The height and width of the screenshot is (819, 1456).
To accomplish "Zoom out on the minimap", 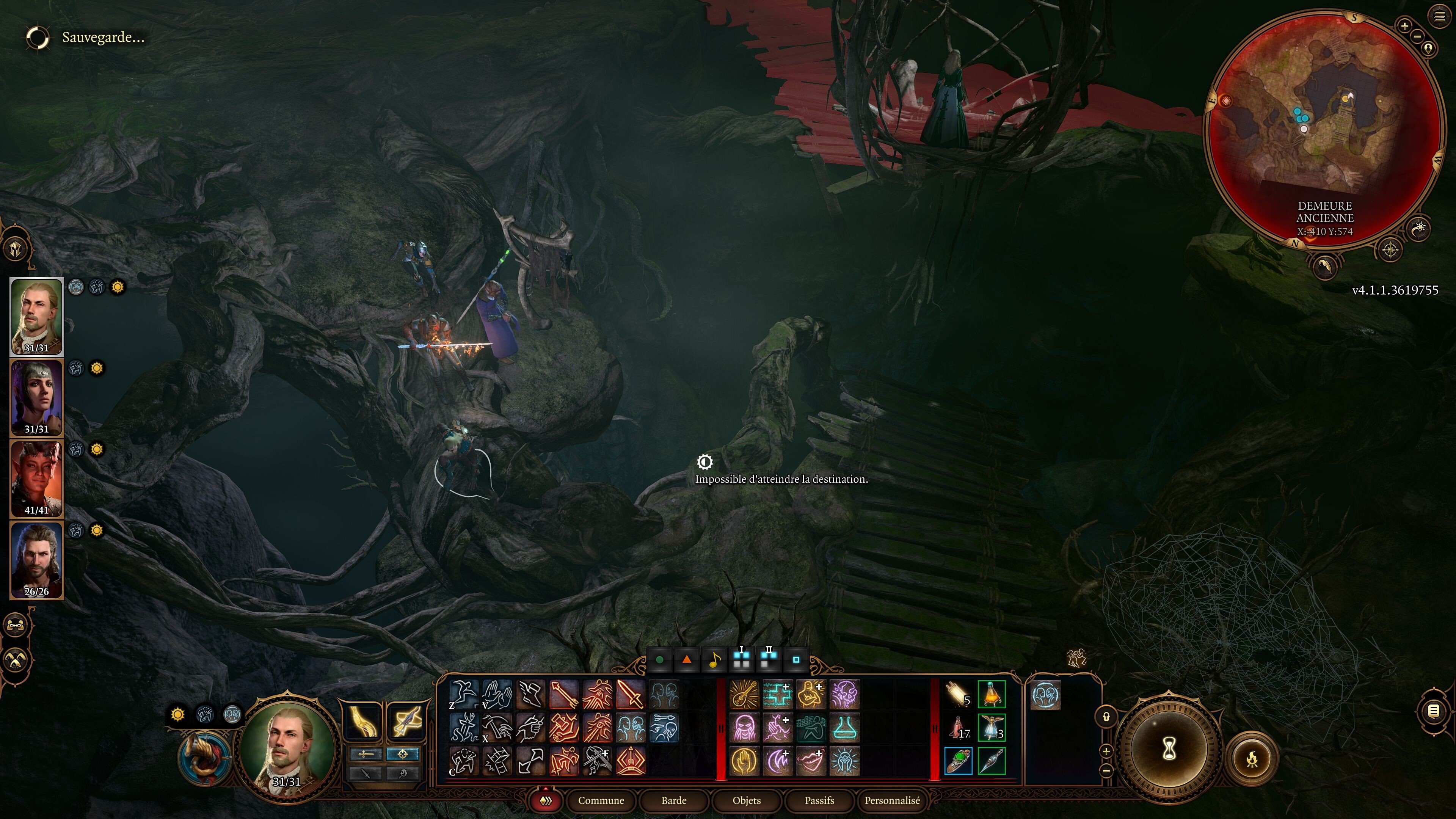I will (x=1417, y=36).
